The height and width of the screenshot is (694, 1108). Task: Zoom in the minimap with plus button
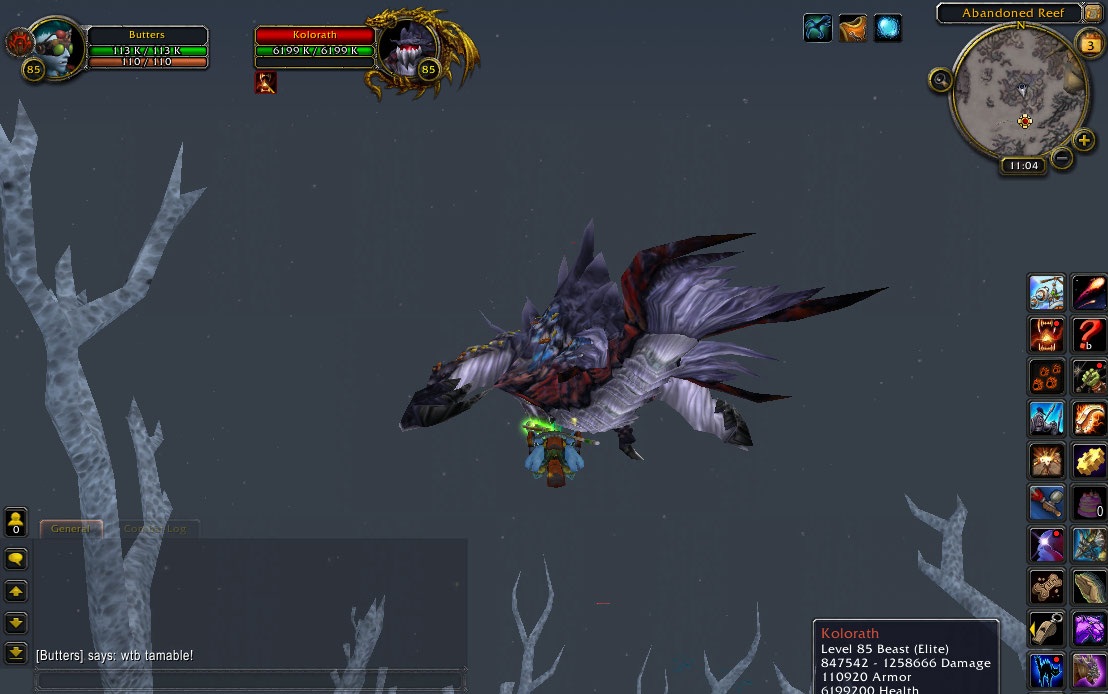(x=1083, y=140)
